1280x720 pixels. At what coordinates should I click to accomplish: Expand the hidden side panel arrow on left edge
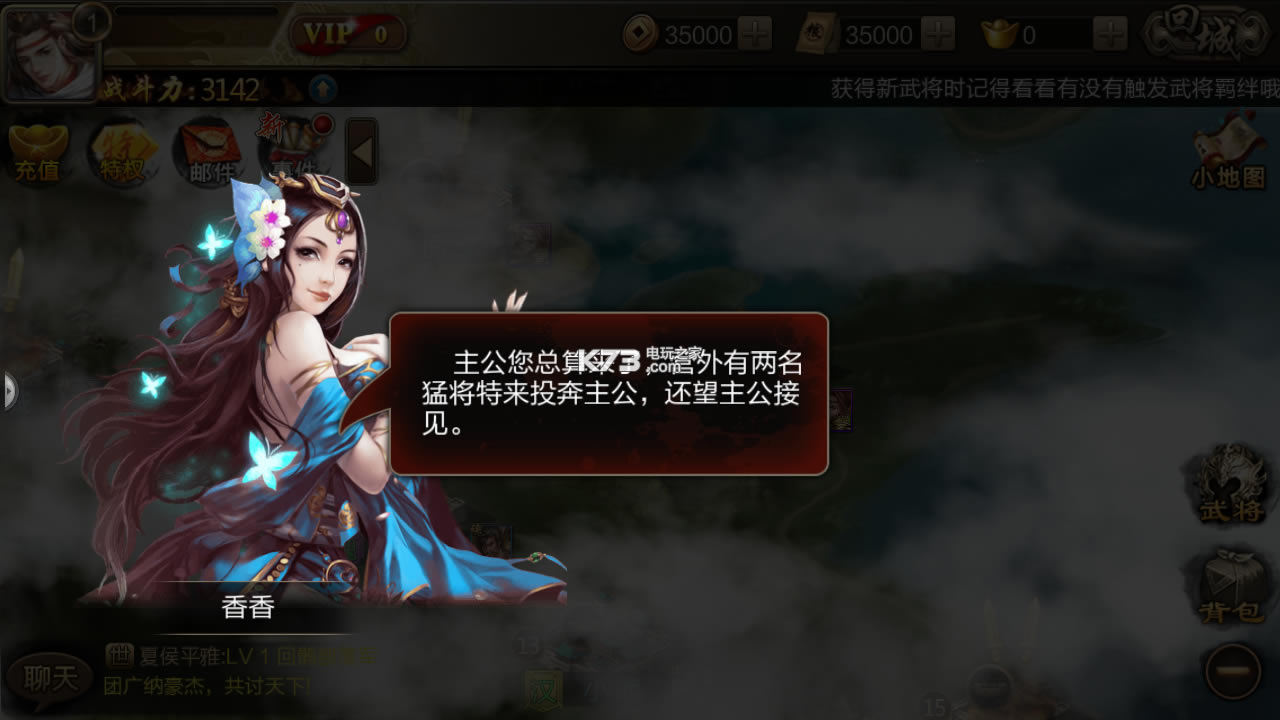pos(8,390)
